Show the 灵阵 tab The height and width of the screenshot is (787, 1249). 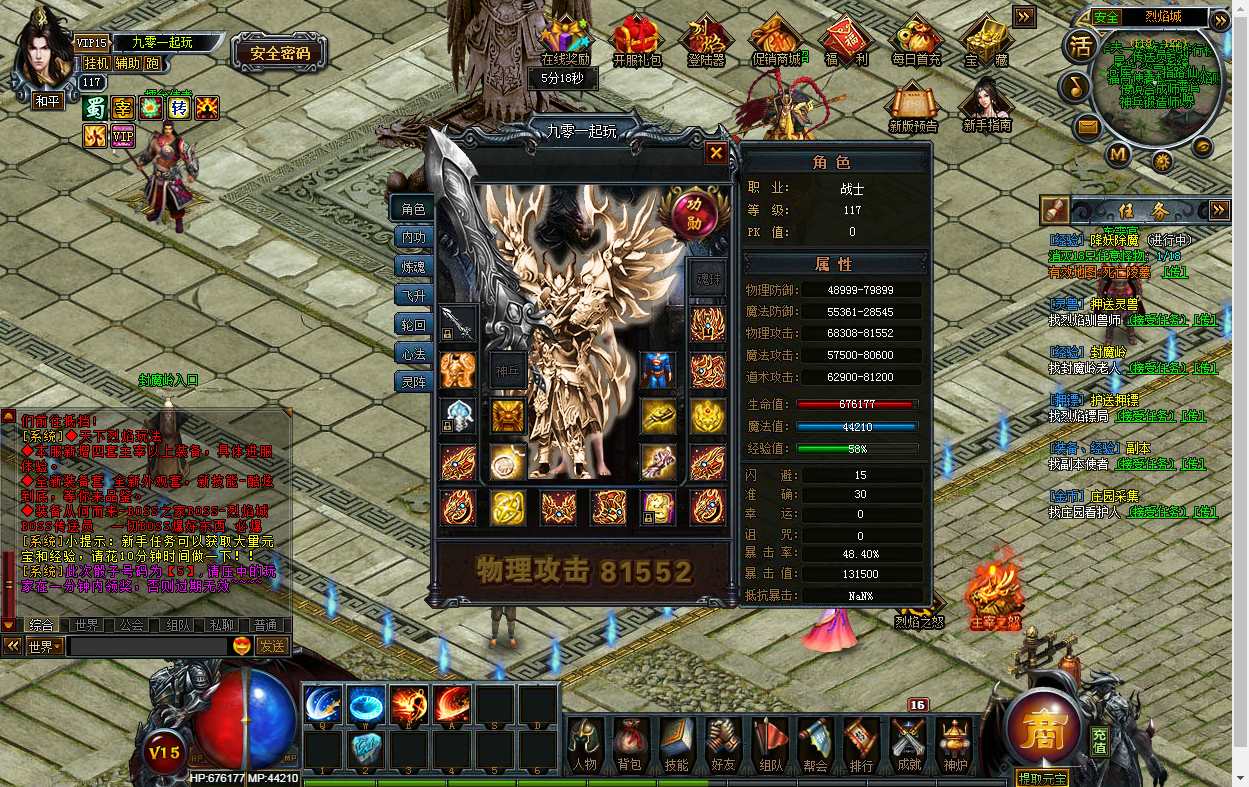pos(413,382)
